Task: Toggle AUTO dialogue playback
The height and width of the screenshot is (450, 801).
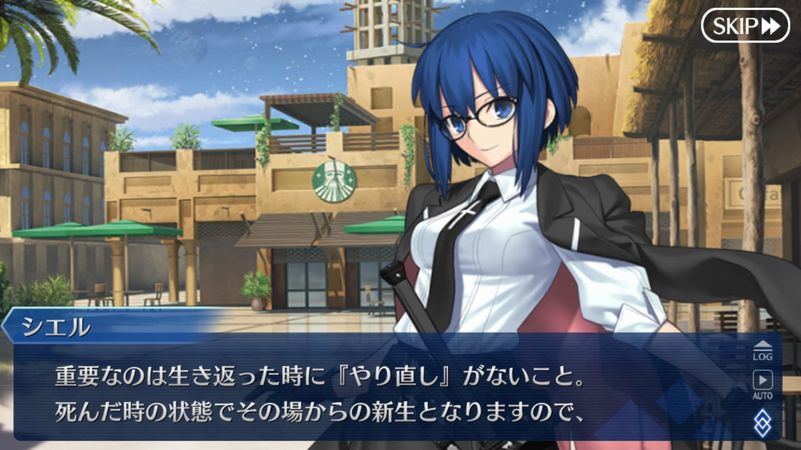Action: (763, 384)
